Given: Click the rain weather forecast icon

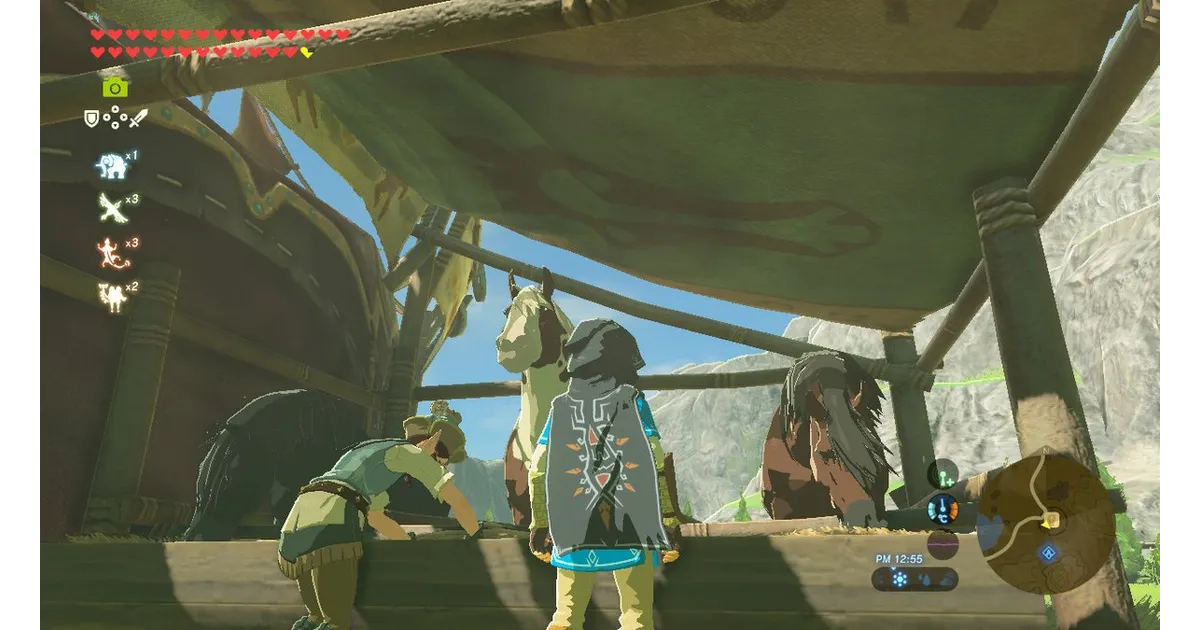Looking at the screenshot, I should pyautogui.click(x=925, y=580).
